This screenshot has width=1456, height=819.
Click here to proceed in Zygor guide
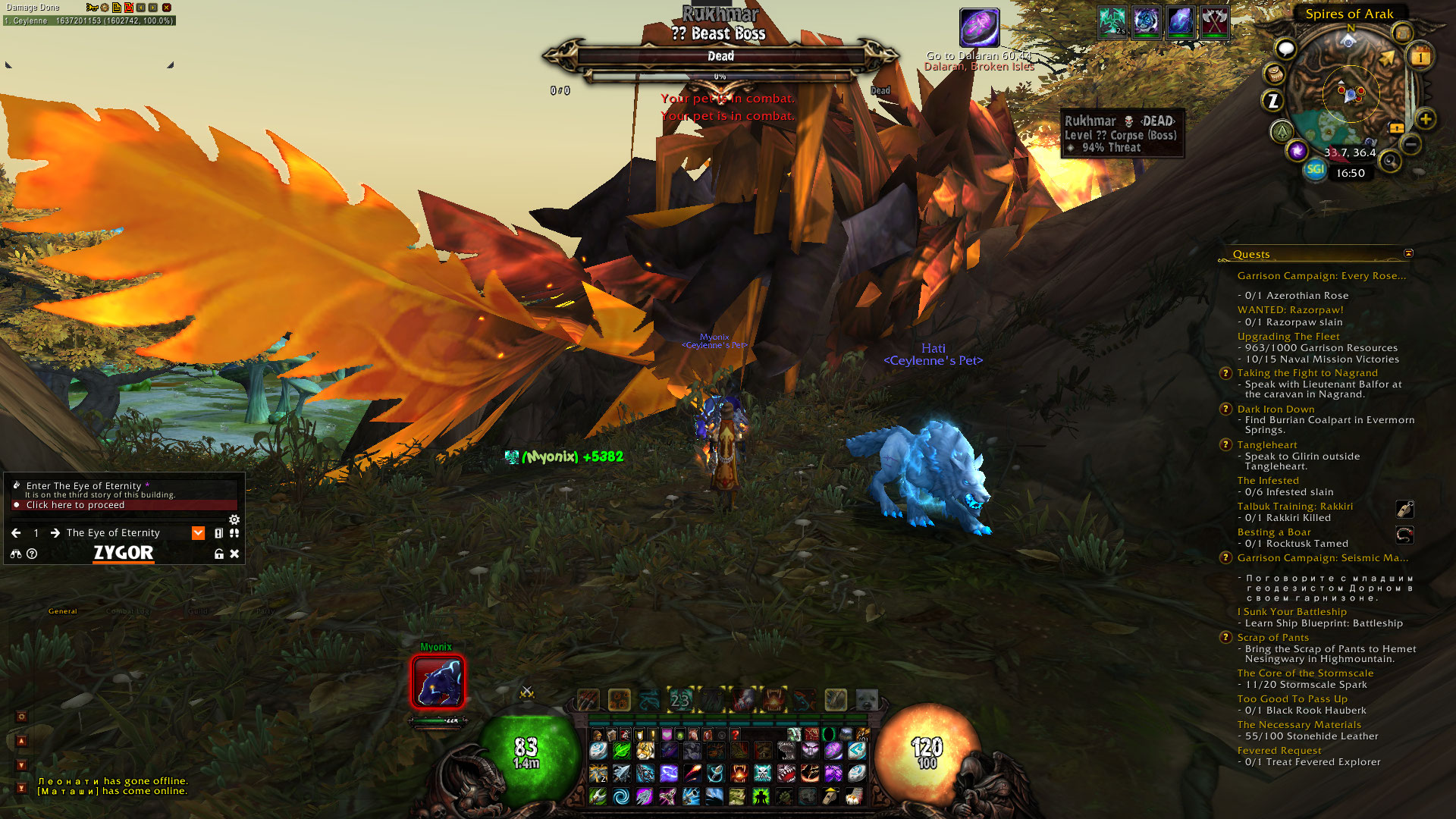coord(75,505)
